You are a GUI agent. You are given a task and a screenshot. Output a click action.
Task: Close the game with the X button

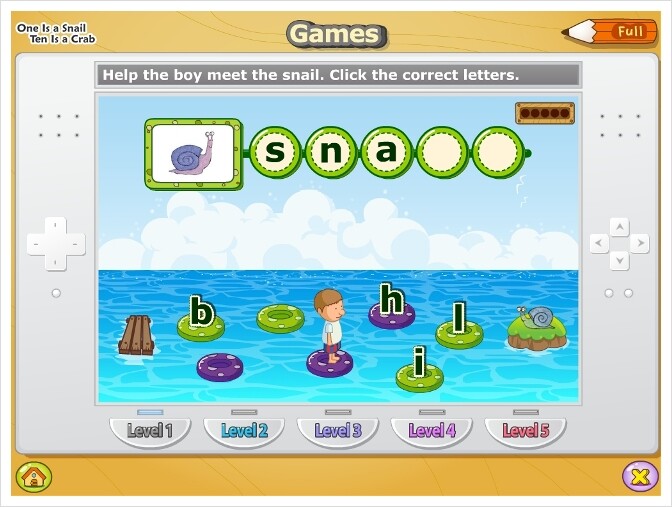(x=639, y=475)
